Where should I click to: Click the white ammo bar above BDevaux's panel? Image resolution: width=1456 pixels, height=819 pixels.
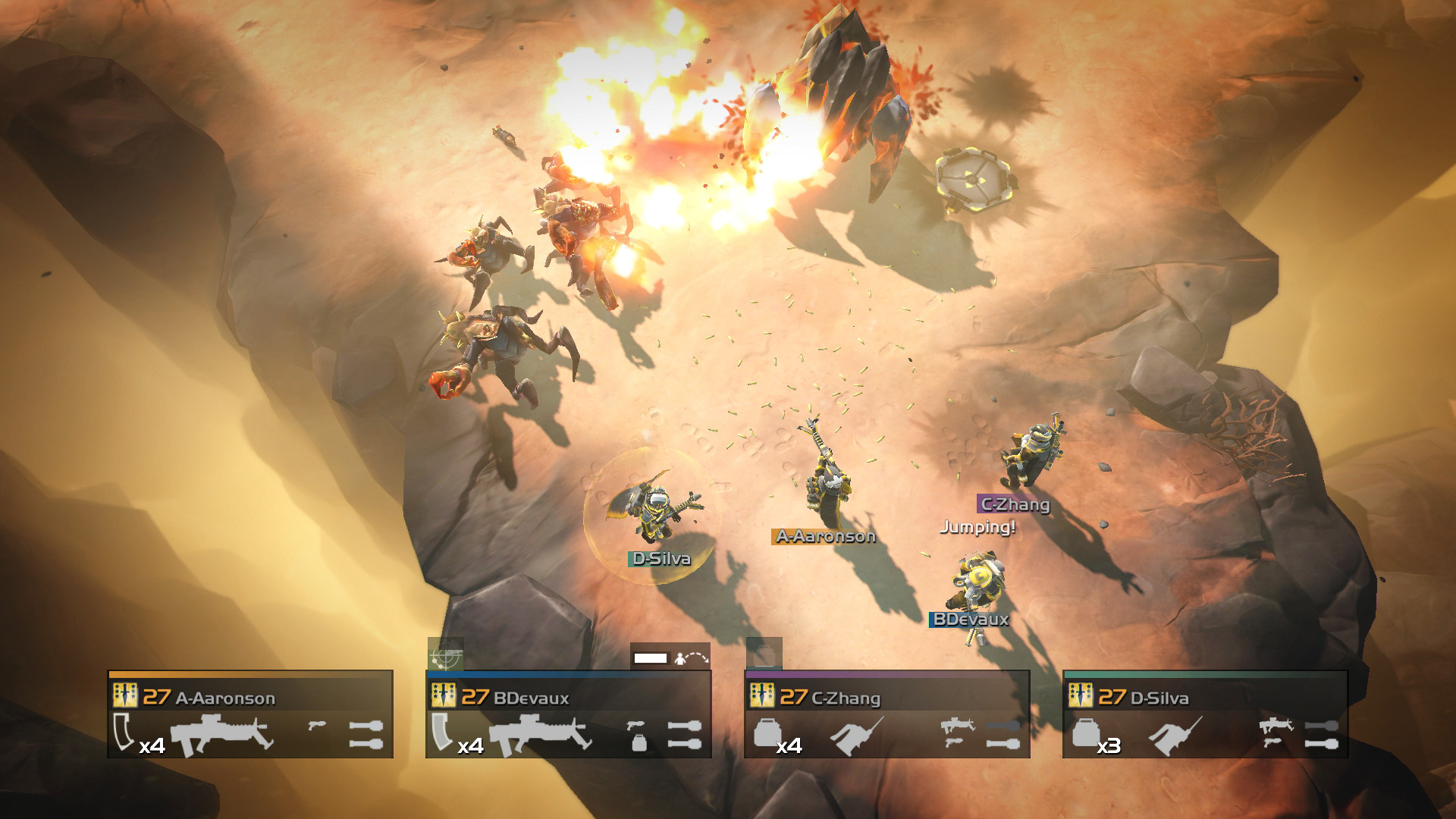click(x=650, y=657)
